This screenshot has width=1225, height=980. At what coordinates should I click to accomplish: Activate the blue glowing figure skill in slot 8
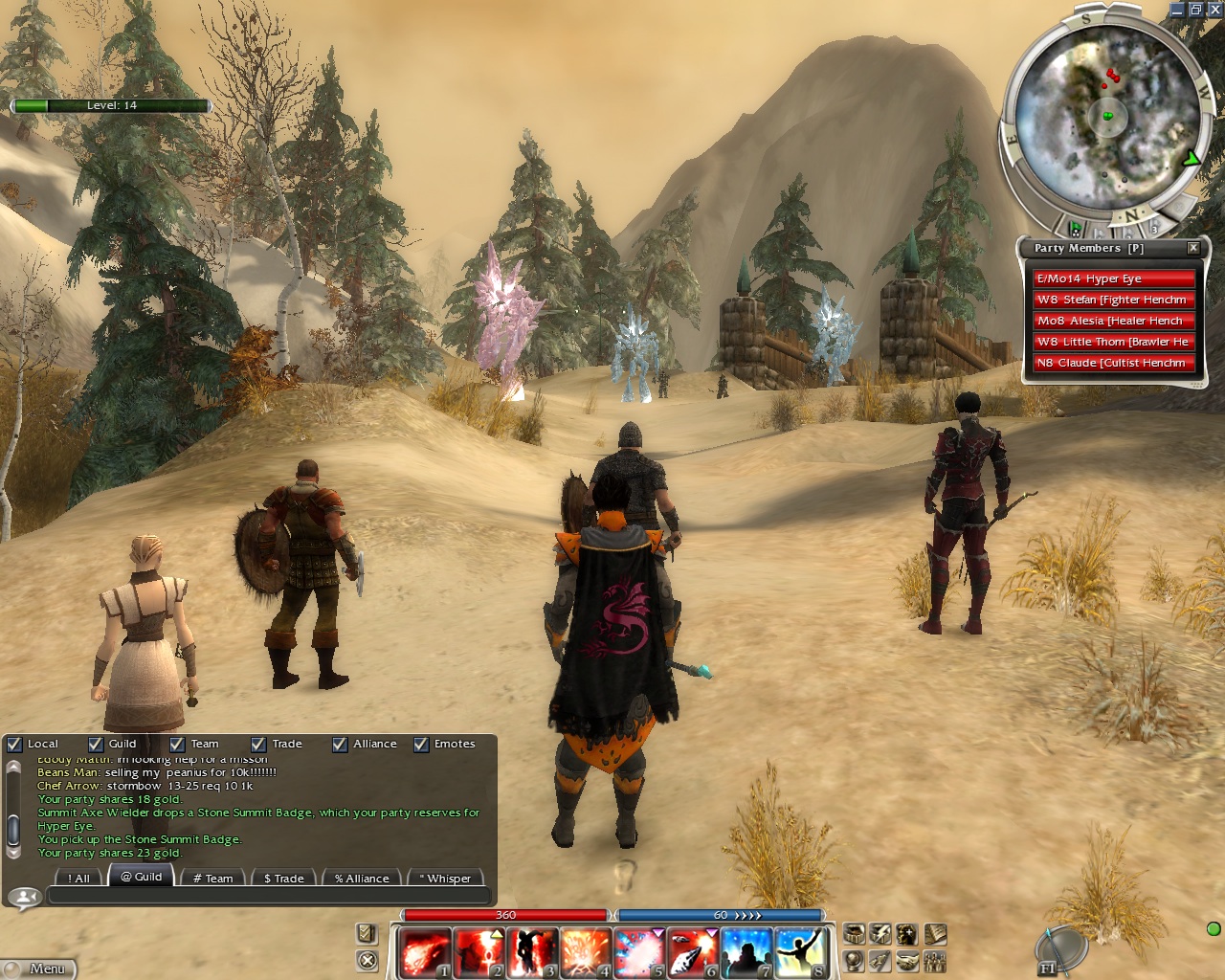click(800, 953)
